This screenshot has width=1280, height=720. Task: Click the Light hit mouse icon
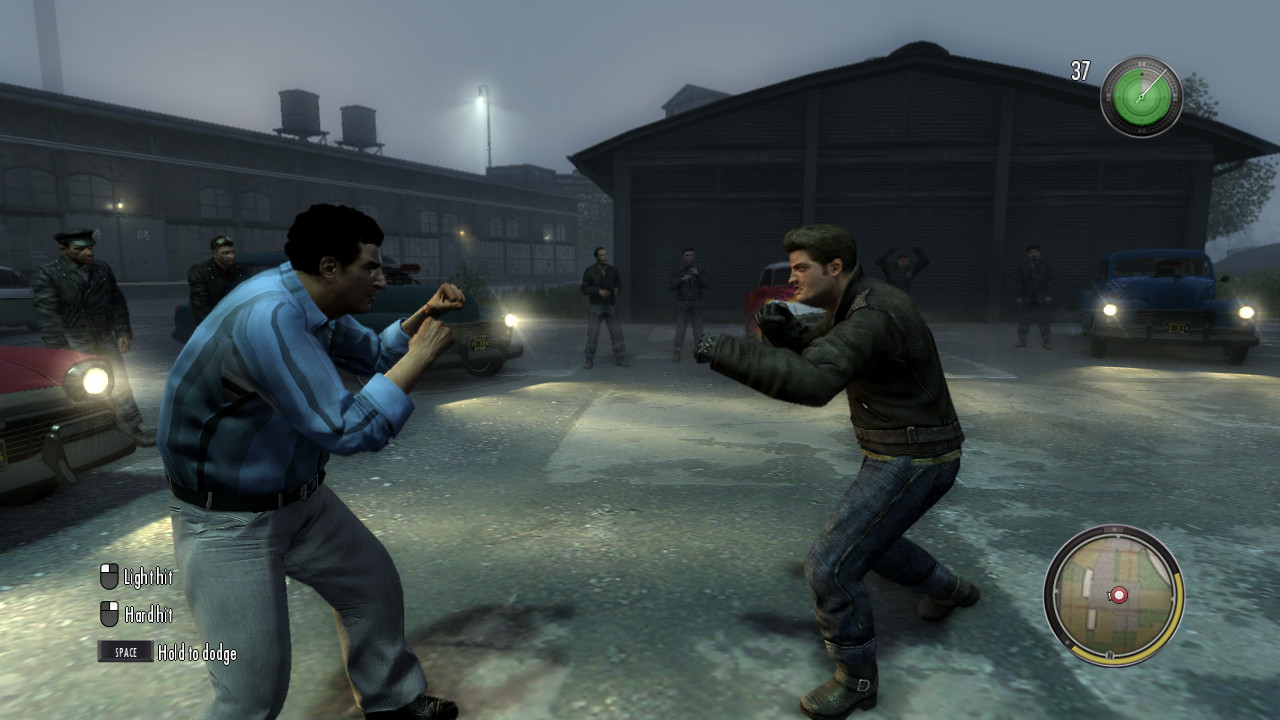point(108,577)
